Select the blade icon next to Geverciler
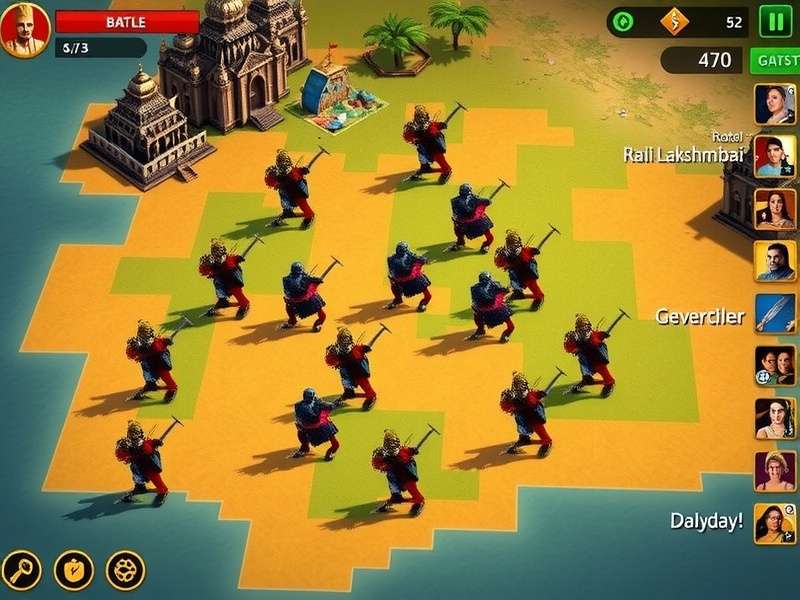 click(775, 314)
